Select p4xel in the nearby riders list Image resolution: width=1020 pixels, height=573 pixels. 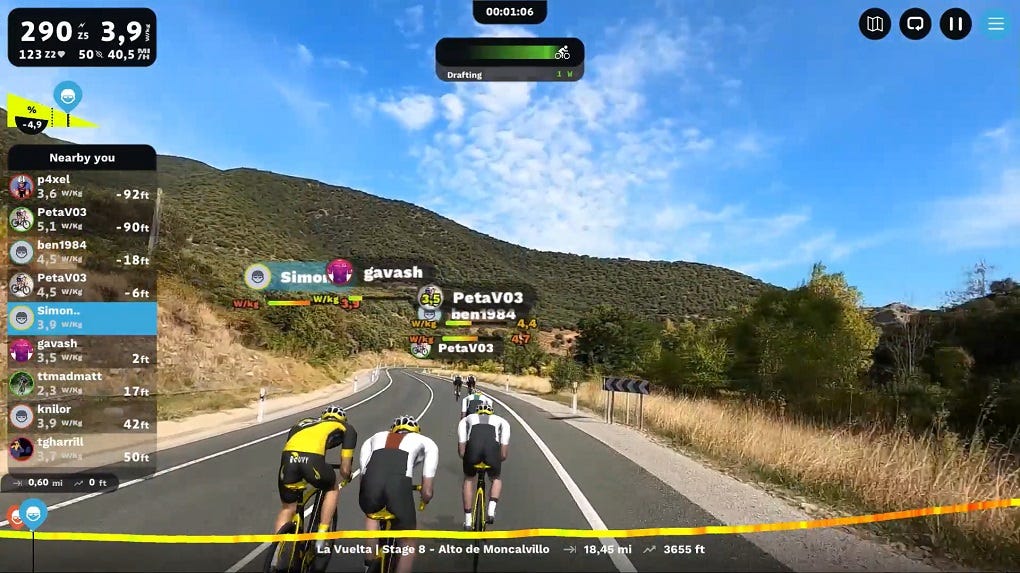click(82, 187)
